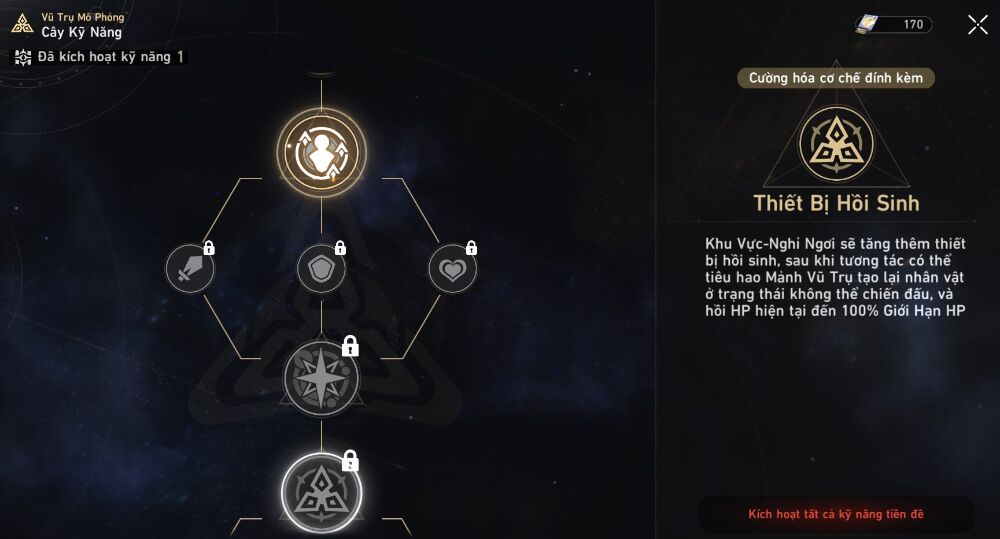The width and height of the screenshot is (1000, 539).
Task: Click the skill point currency counter
Action: pyautogui.click(x=893, y=25)
